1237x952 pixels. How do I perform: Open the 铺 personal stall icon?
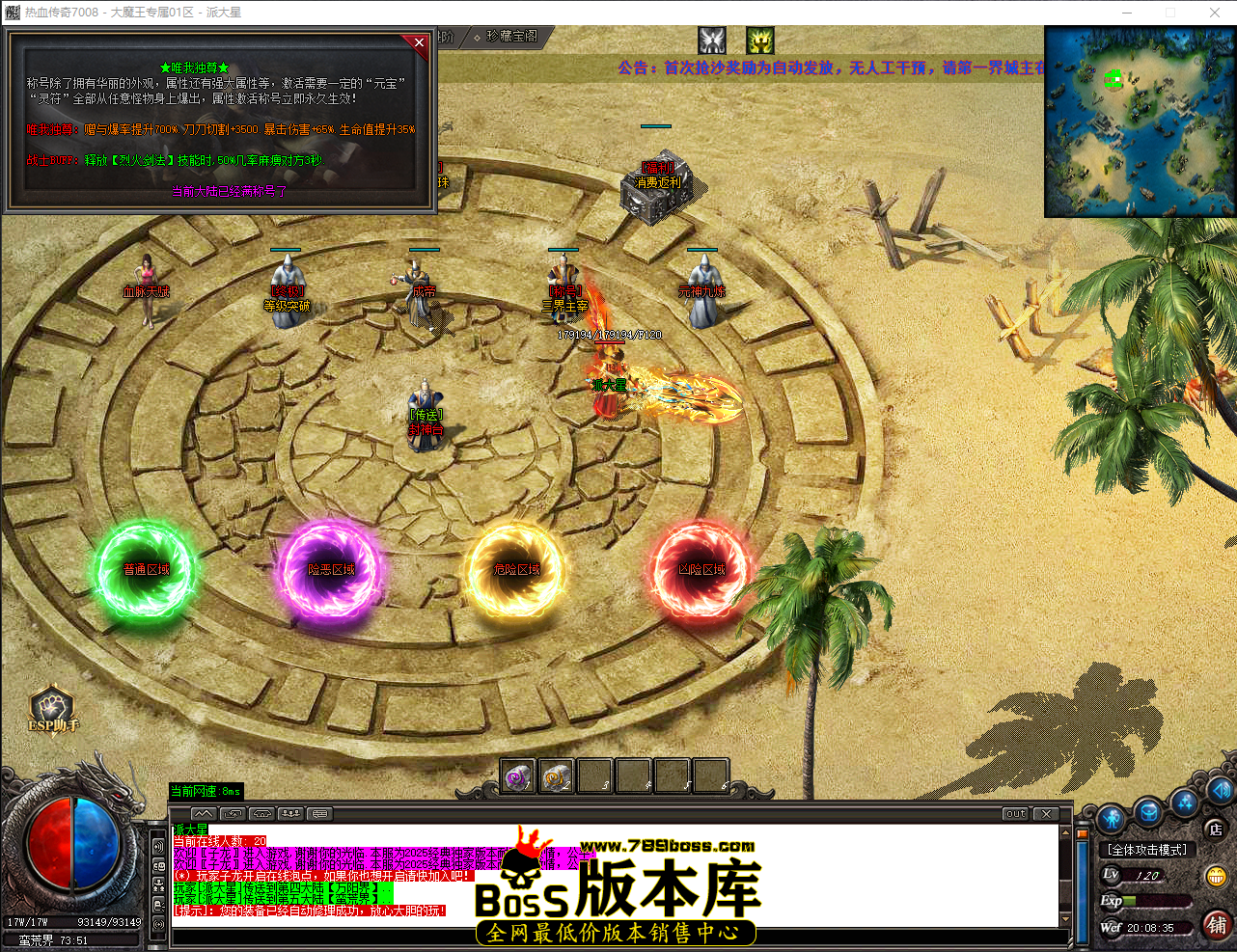pos(1218,926)
